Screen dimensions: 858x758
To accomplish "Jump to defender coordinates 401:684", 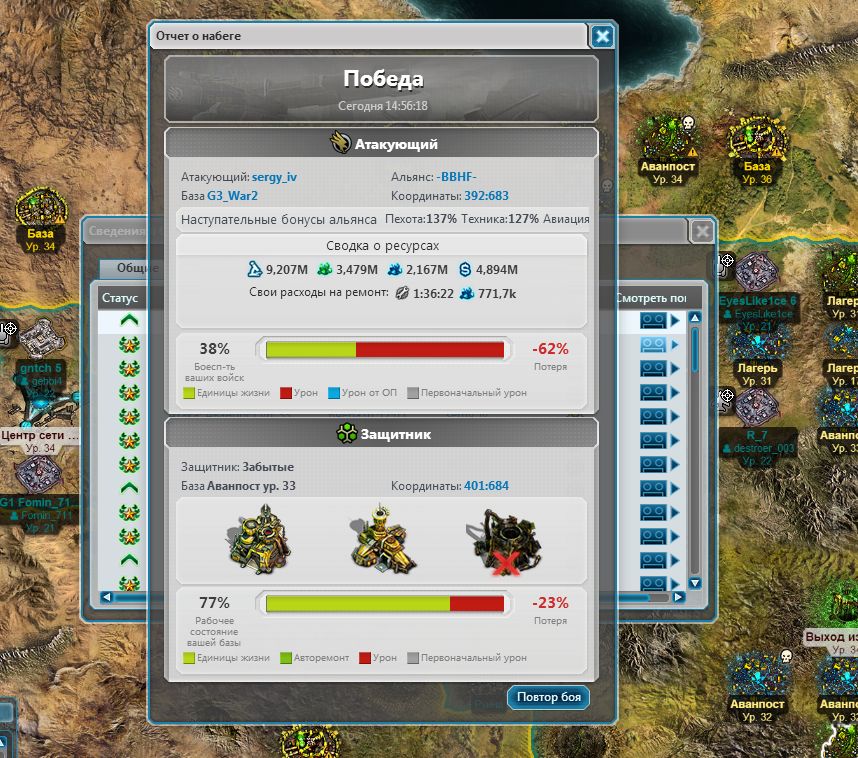I will pos(486,486).
